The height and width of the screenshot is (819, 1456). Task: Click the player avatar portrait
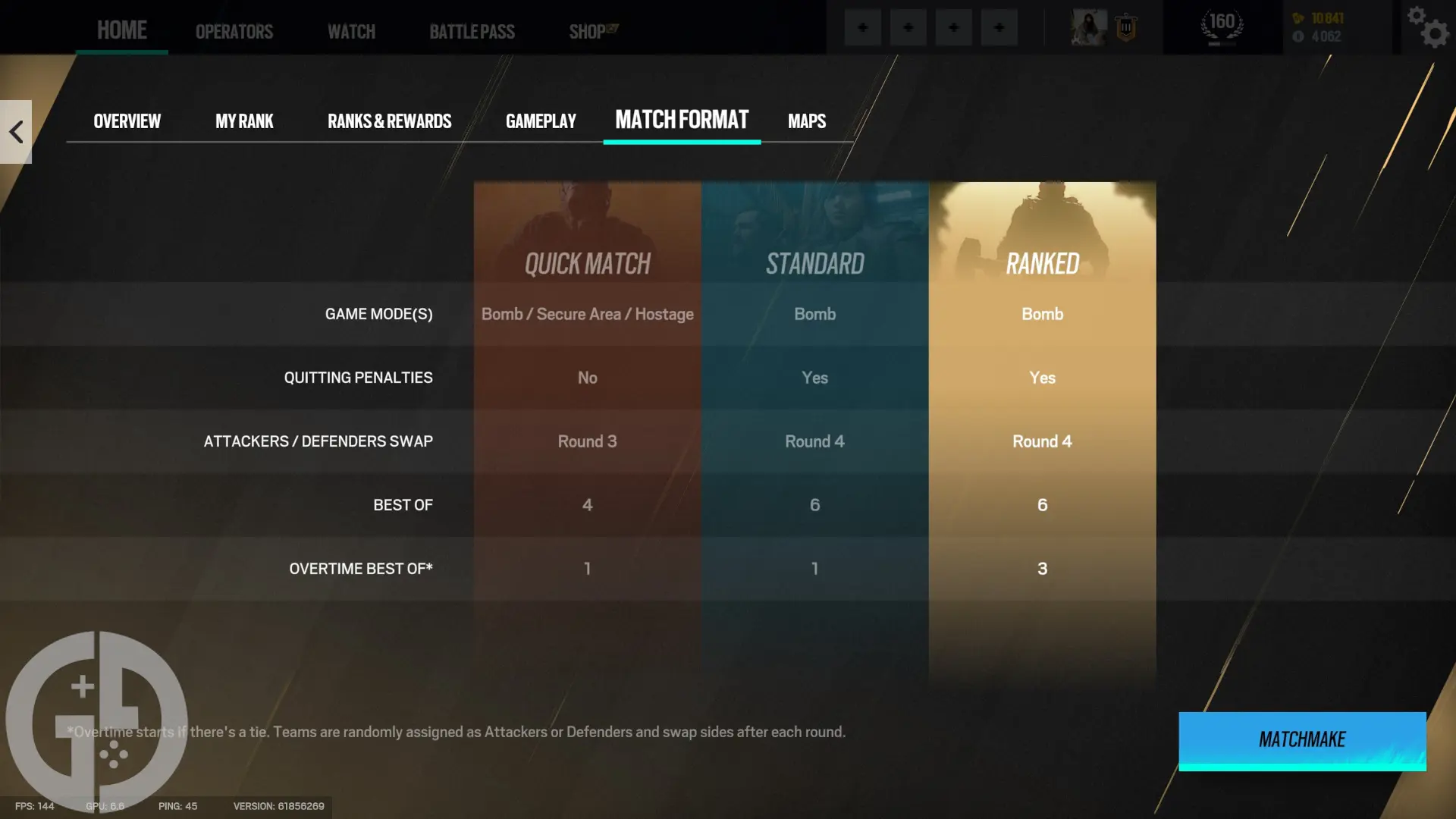1087,27
